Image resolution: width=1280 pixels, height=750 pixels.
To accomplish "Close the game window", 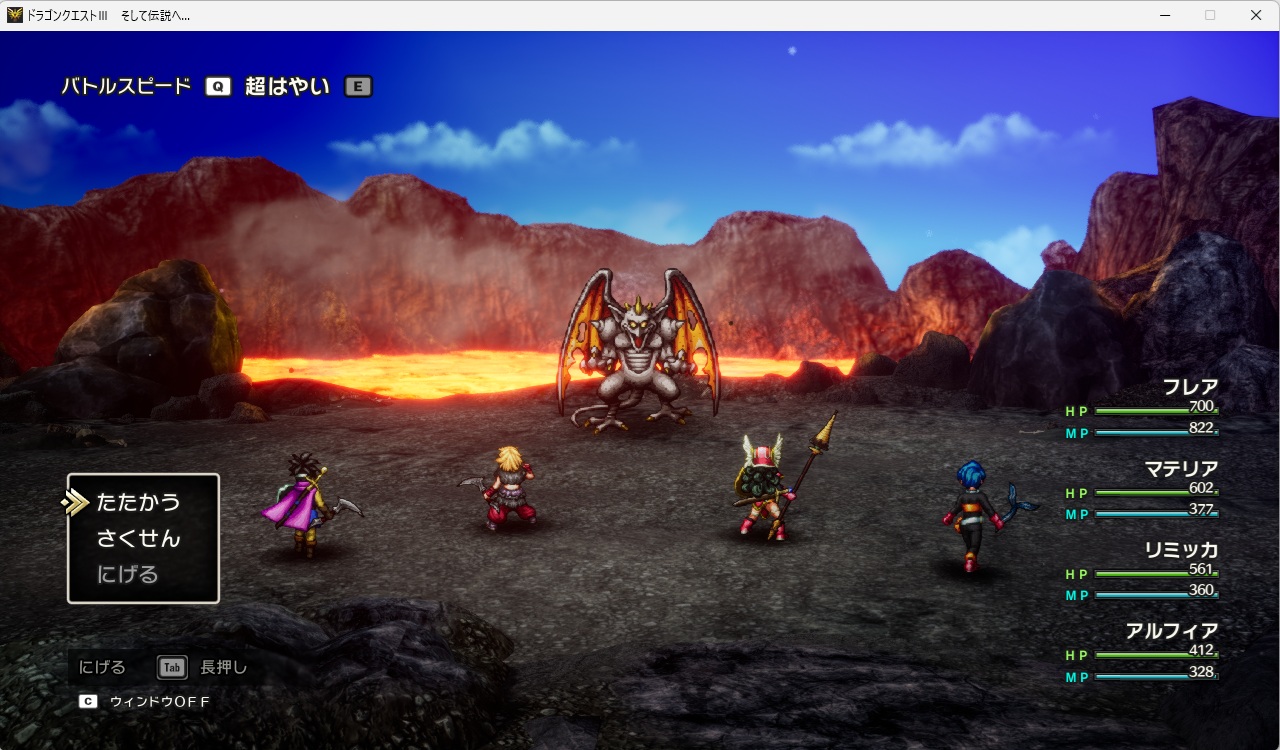I will [x=1256, y=15].
